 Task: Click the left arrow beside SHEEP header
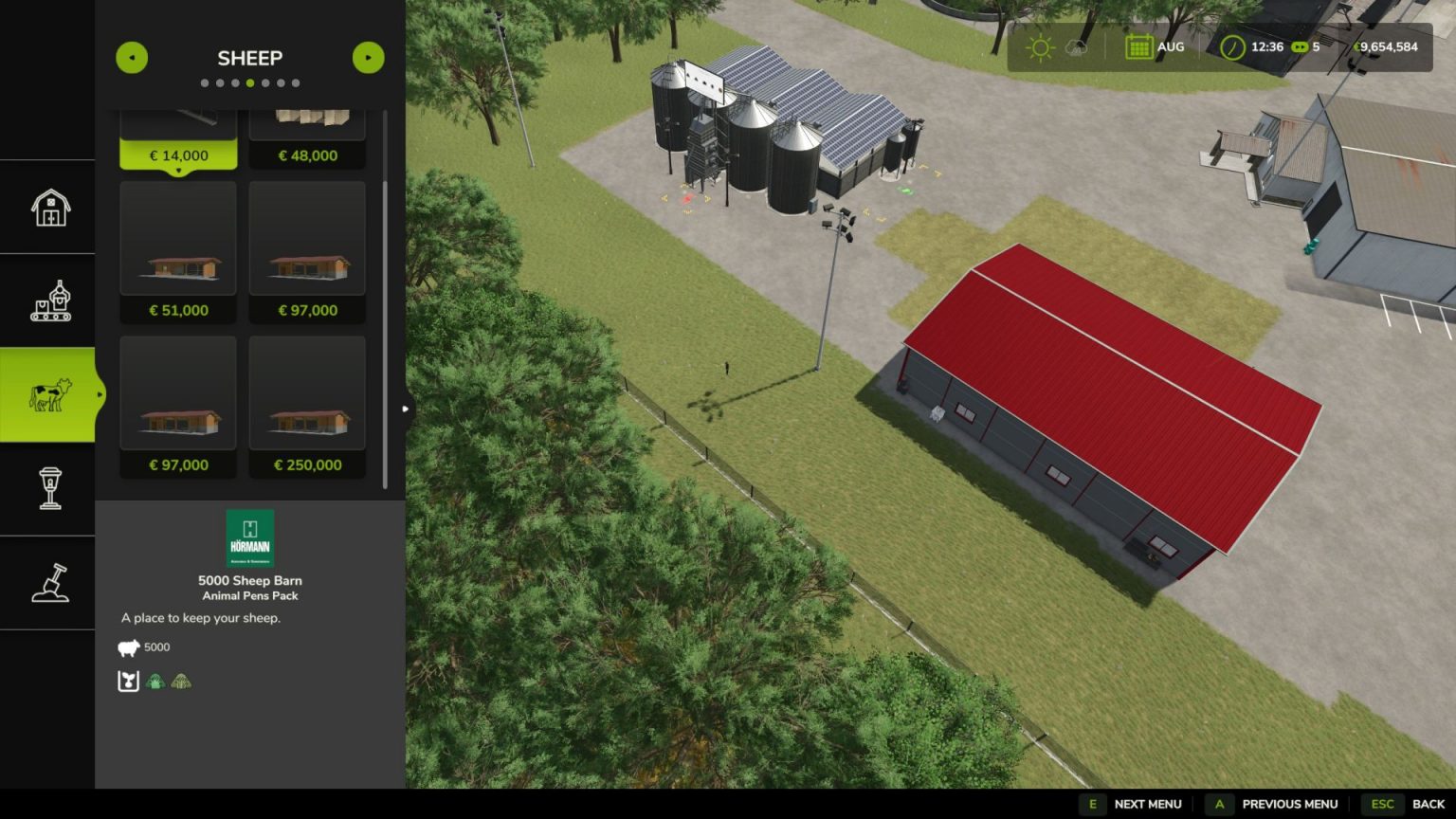tap(133, 58)
